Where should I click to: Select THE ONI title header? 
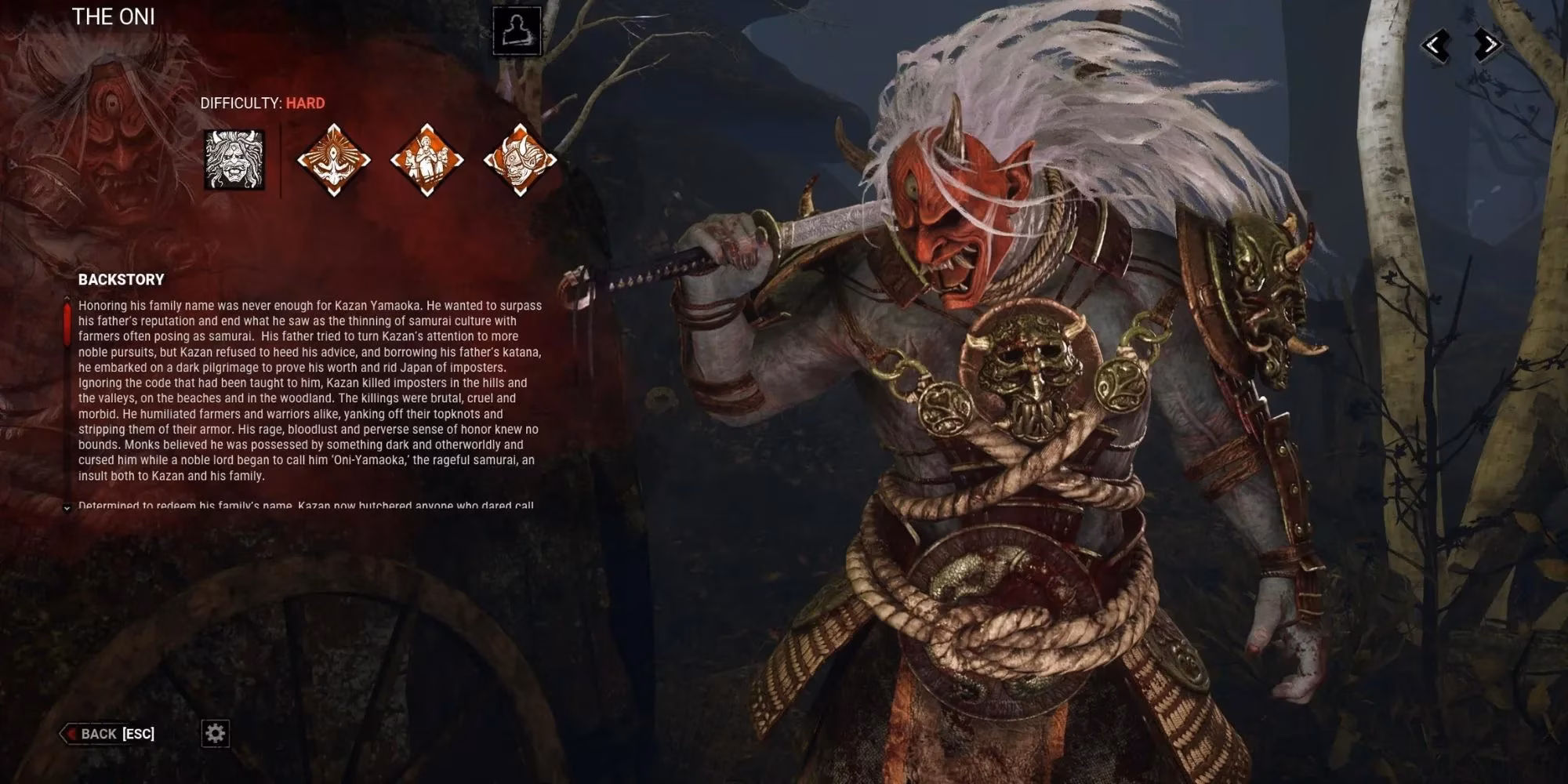coord(112,17)
